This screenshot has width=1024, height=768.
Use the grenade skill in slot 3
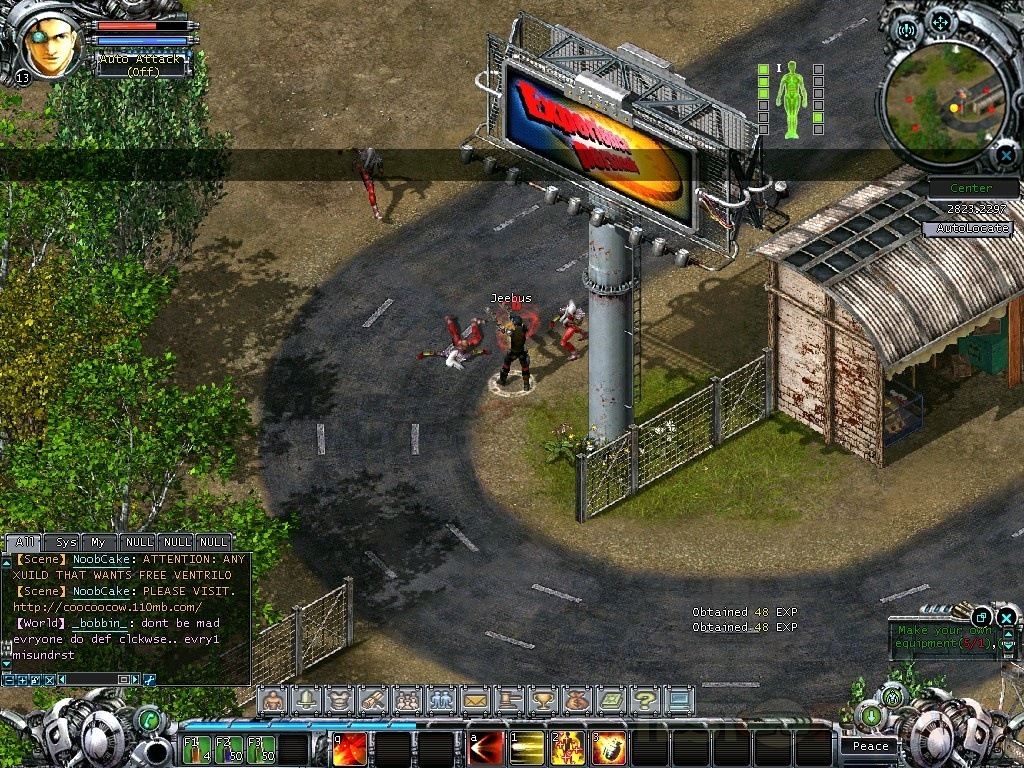(x=610, y=748)
